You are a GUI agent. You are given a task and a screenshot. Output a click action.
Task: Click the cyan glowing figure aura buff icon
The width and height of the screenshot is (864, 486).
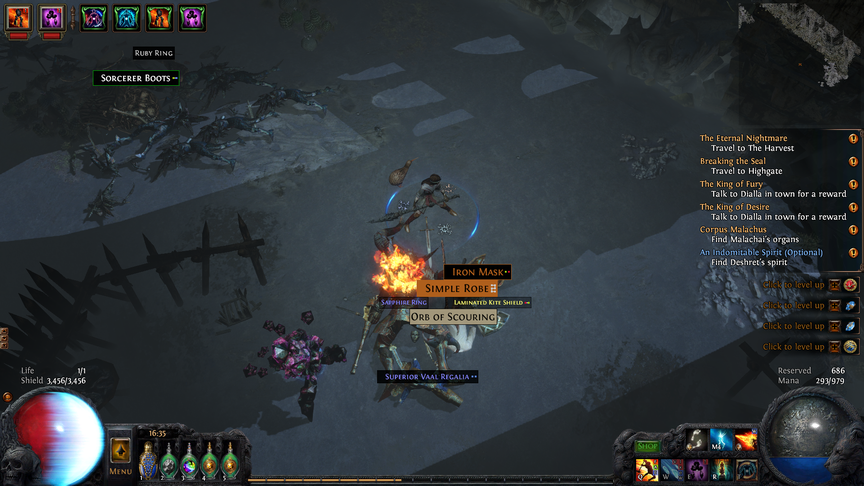(126, 17)
